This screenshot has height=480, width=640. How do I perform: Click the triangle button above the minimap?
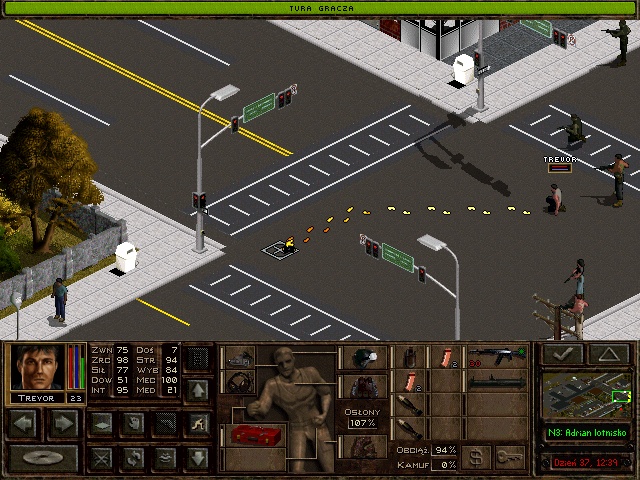pos(608,353)
